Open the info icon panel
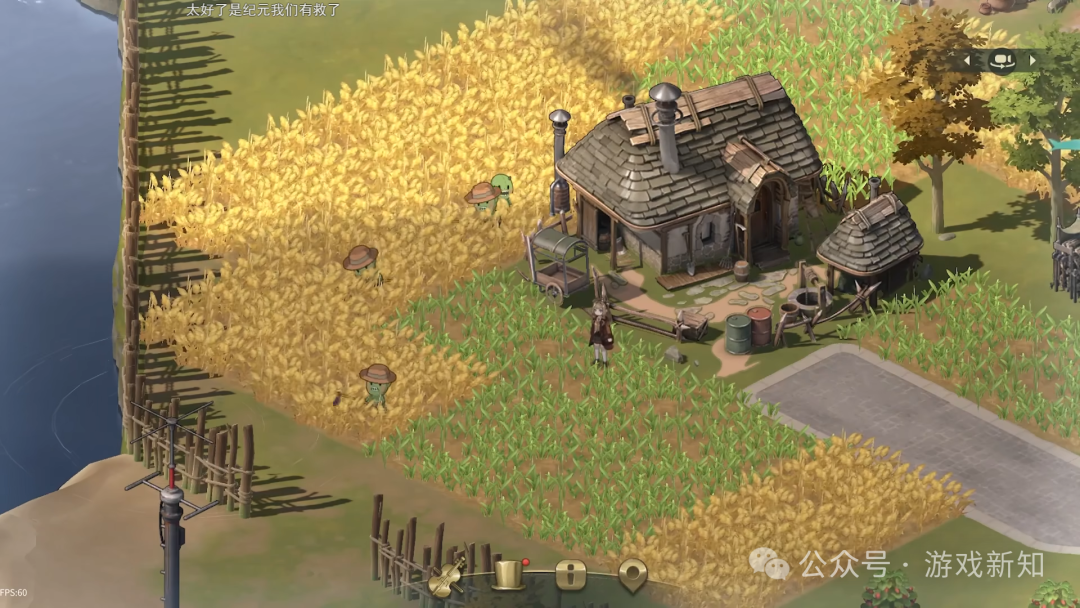 [x=571, y=575]
